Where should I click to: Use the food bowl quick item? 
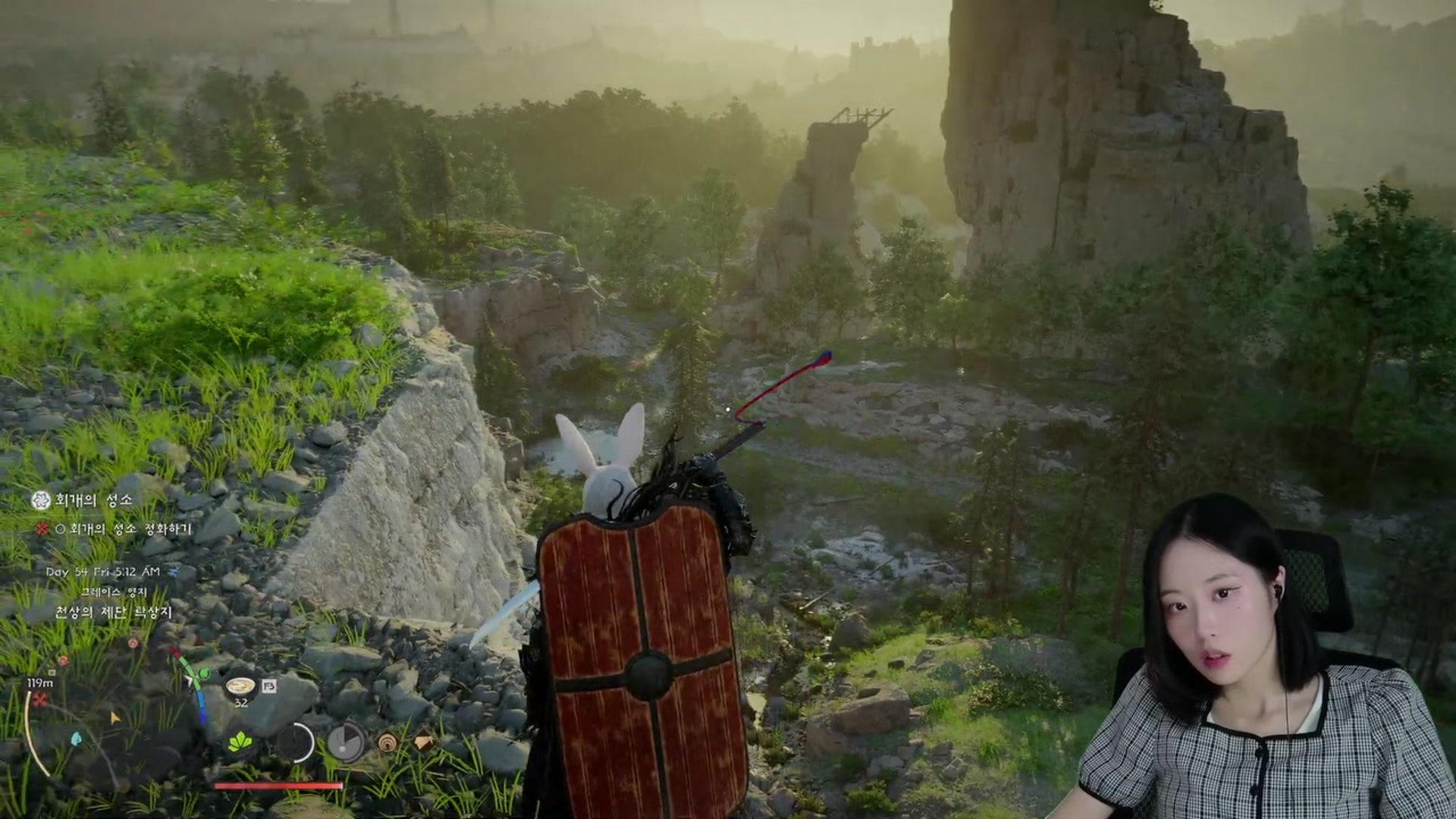coord(240,686)
